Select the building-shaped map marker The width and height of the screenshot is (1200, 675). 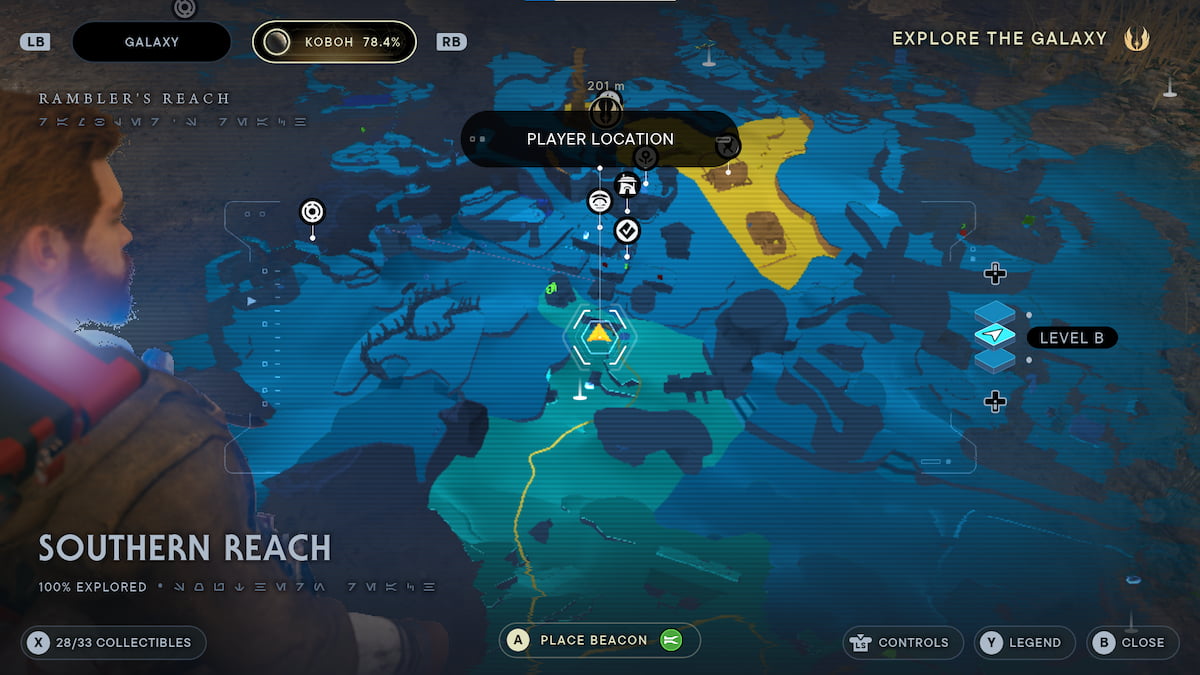pos(627,185)
